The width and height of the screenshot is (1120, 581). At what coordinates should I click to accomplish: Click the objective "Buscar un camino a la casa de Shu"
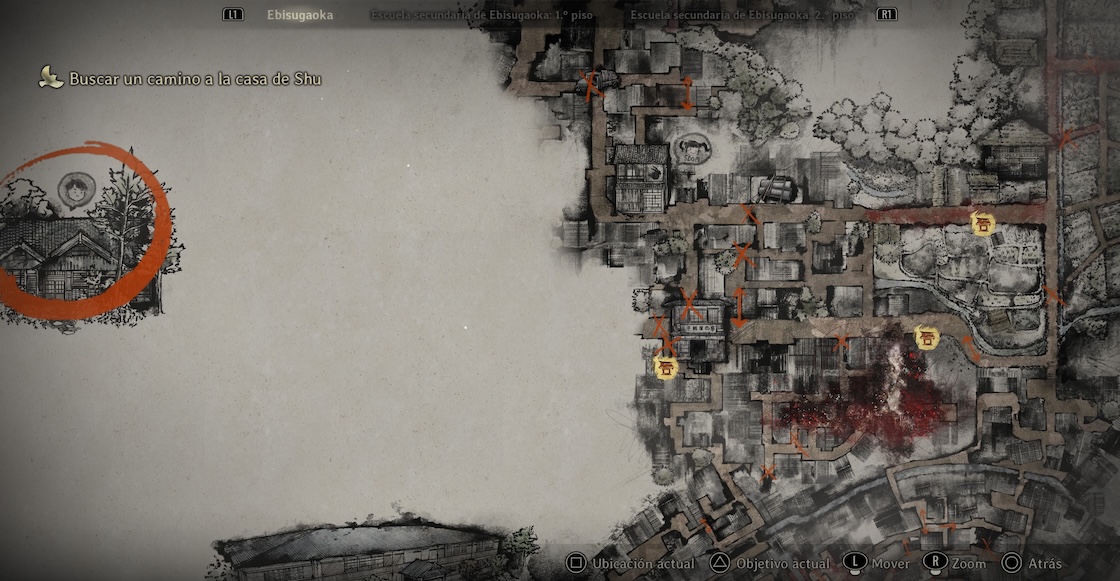coord(195,78)
